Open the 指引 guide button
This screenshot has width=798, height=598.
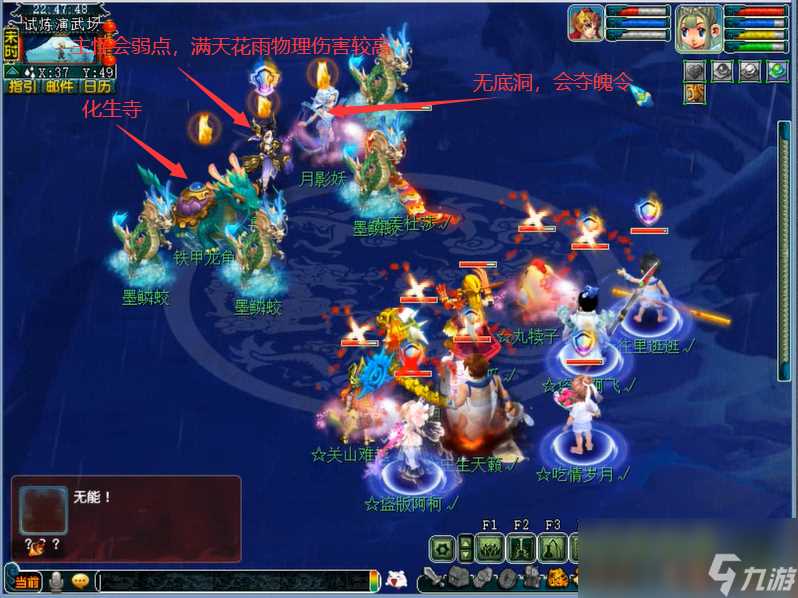pos(20,86)
